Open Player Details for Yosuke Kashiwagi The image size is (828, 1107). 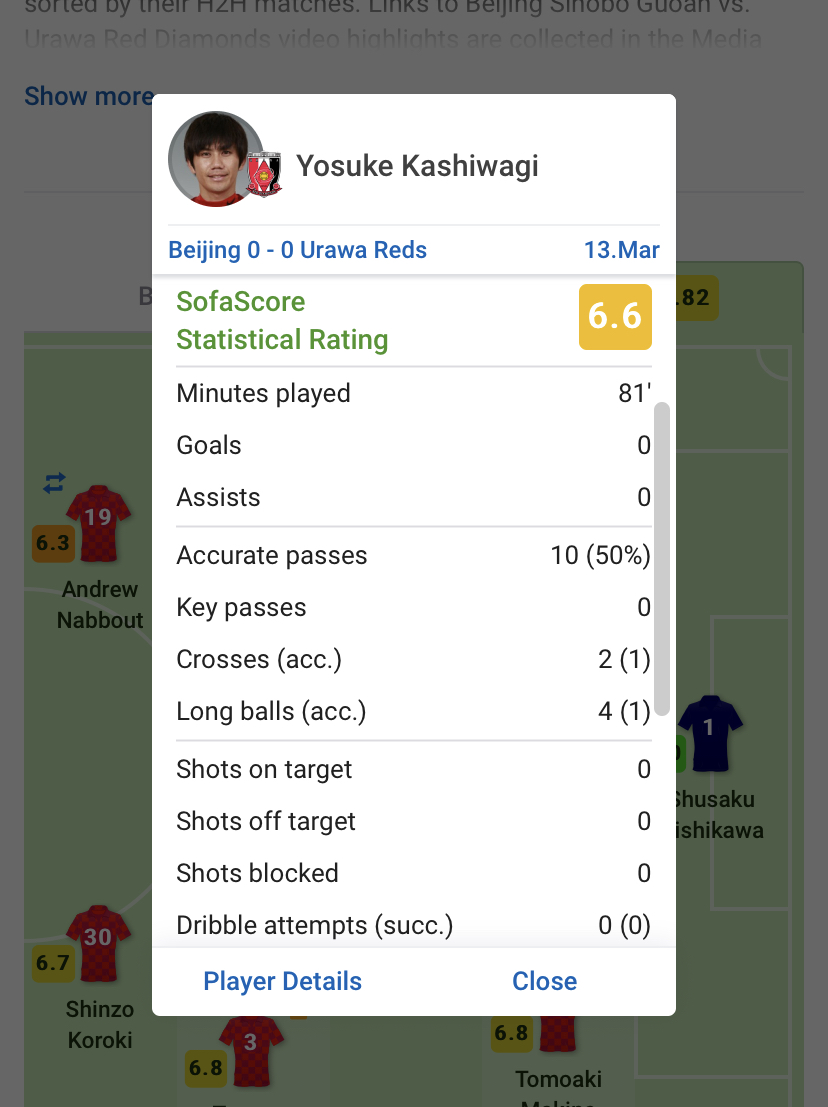[282, 981]
